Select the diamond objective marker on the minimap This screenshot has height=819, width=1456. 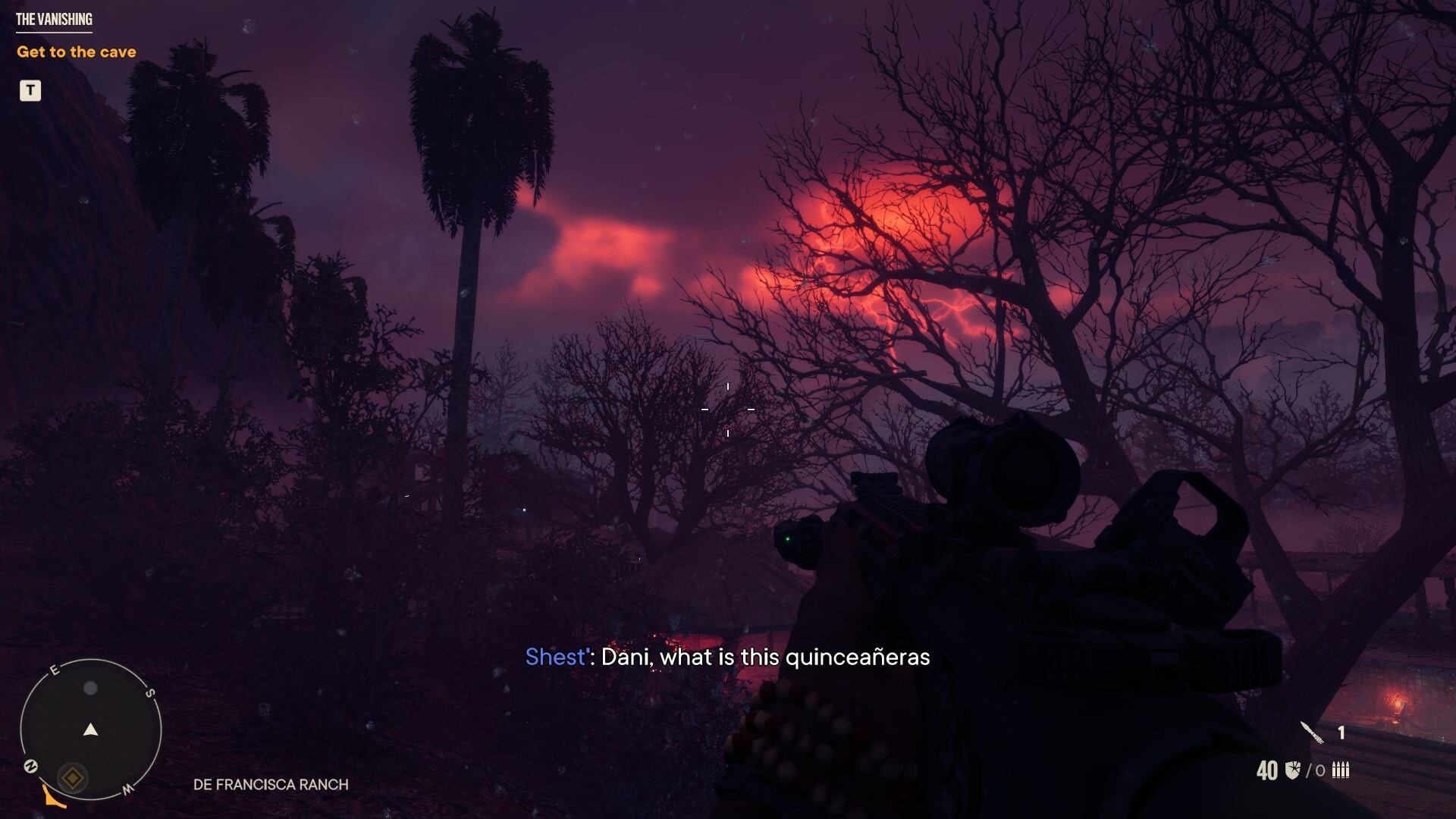tap(72, 777)
